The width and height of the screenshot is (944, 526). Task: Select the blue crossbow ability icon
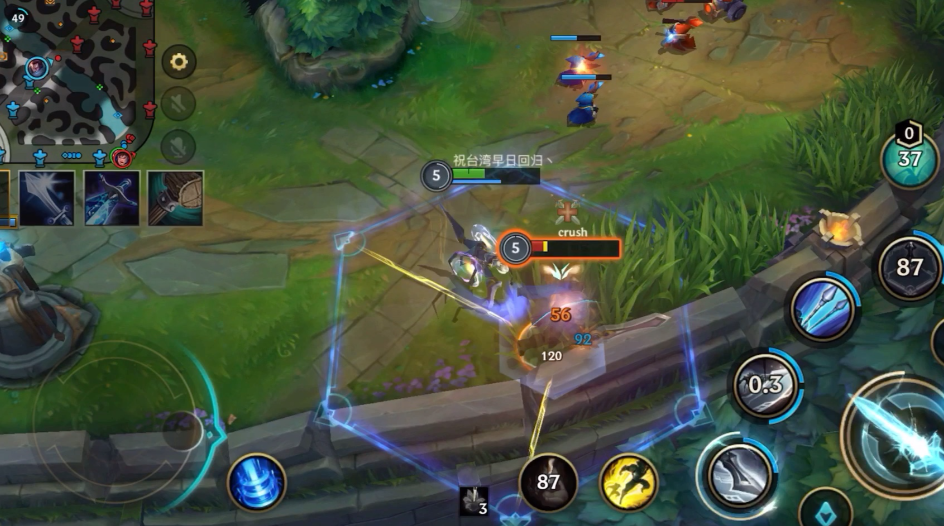112,197
